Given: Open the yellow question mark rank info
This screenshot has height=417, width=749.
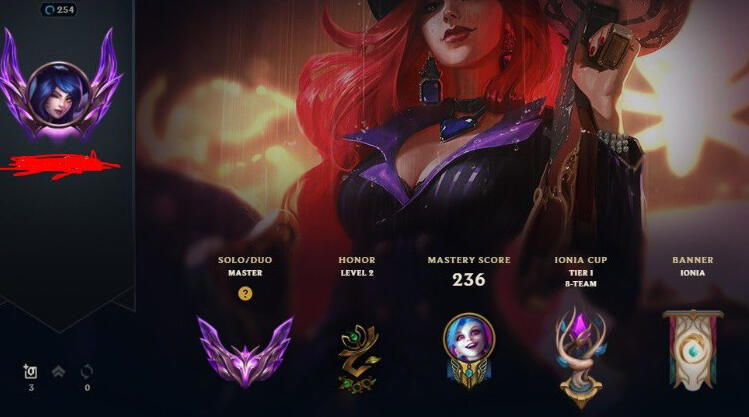Looking at the screenshot, I should [x=245, y=294].
